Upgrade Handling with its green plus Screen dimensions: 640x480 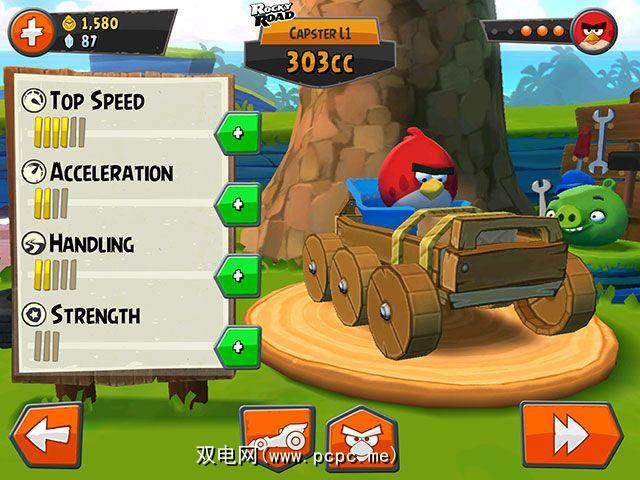pos(237,275)
